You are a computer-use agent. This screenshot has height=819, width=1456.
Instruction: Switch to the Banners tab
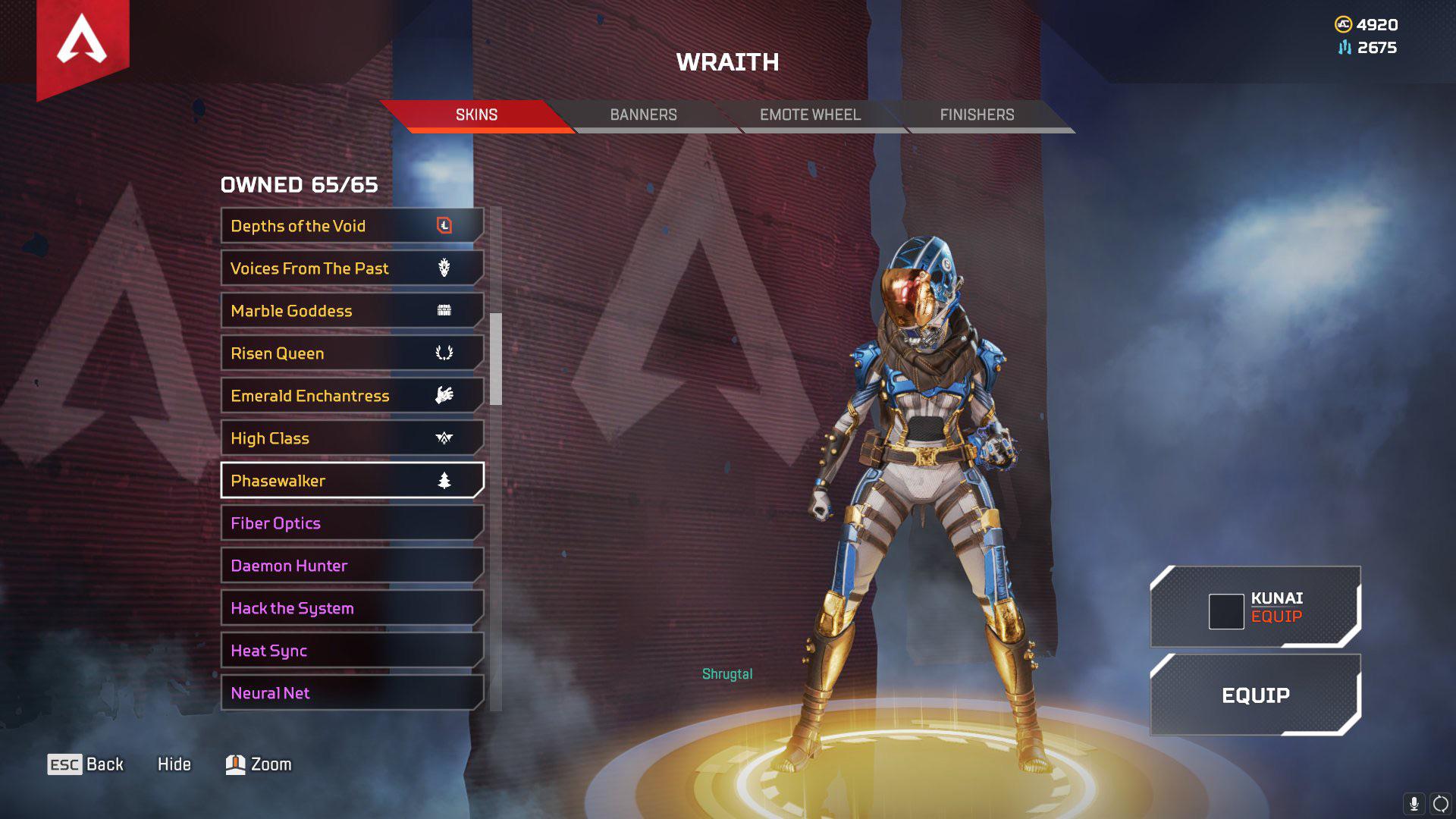click(x=643, y=115)
